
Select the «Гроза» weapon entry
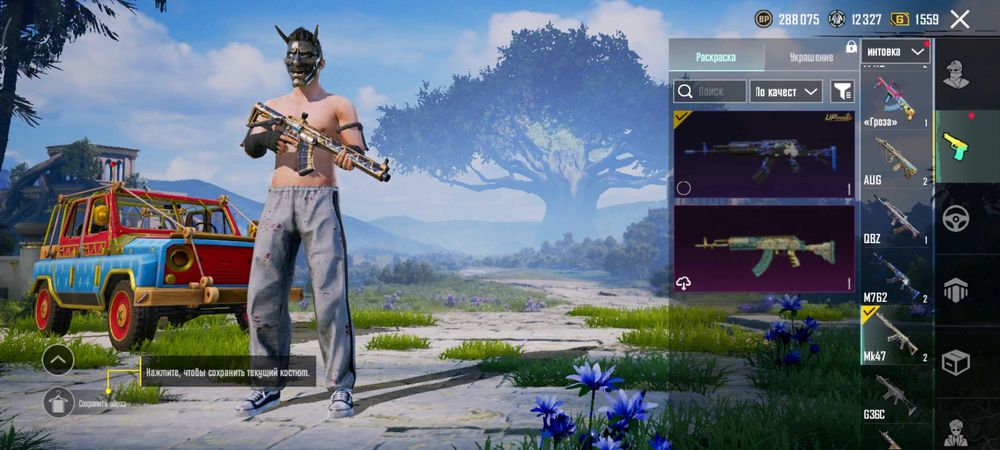(x=896, y=99)
